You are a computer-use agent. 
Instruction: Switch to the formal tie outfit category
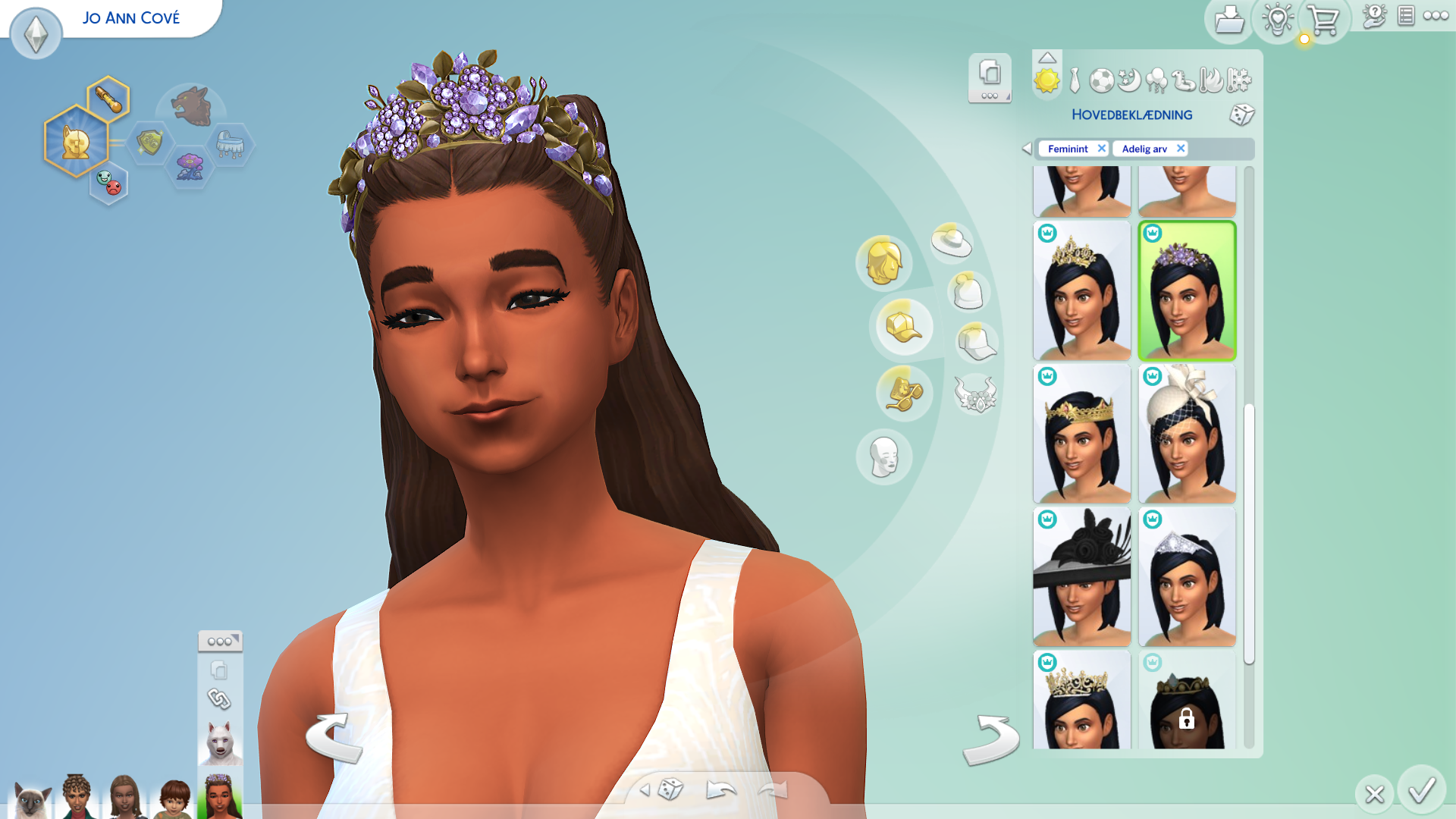tap(1075, 80)
